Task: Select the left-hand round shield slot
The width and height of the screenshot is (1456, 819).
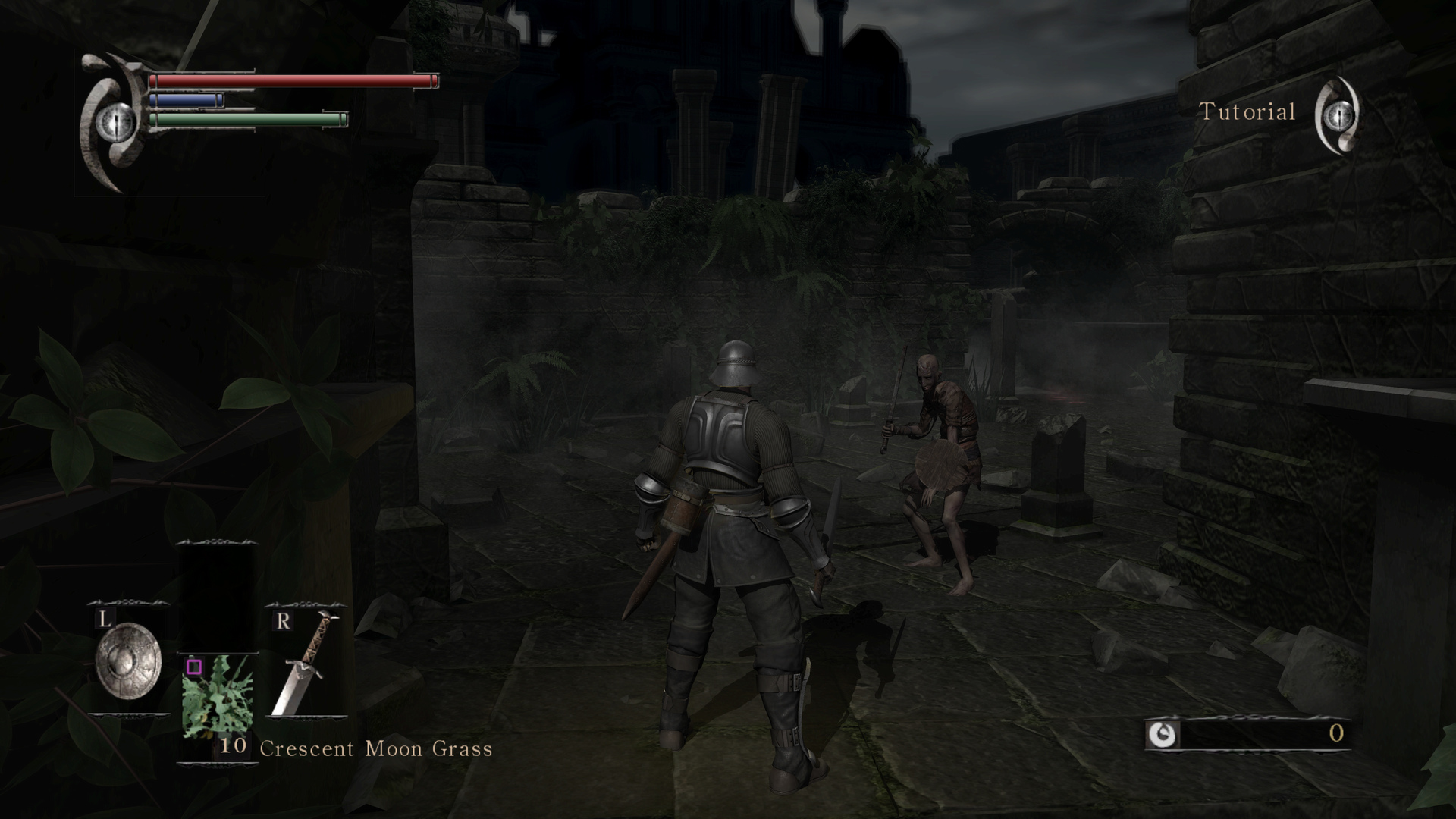Action: point(128,661)
